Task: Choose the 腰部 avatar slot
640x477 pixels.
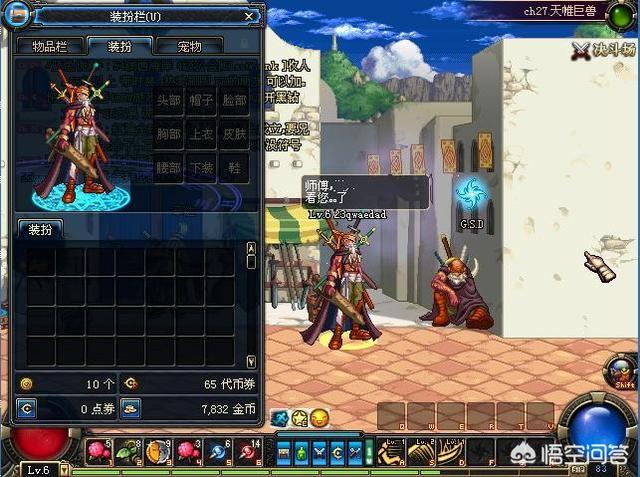Action: 169,167
